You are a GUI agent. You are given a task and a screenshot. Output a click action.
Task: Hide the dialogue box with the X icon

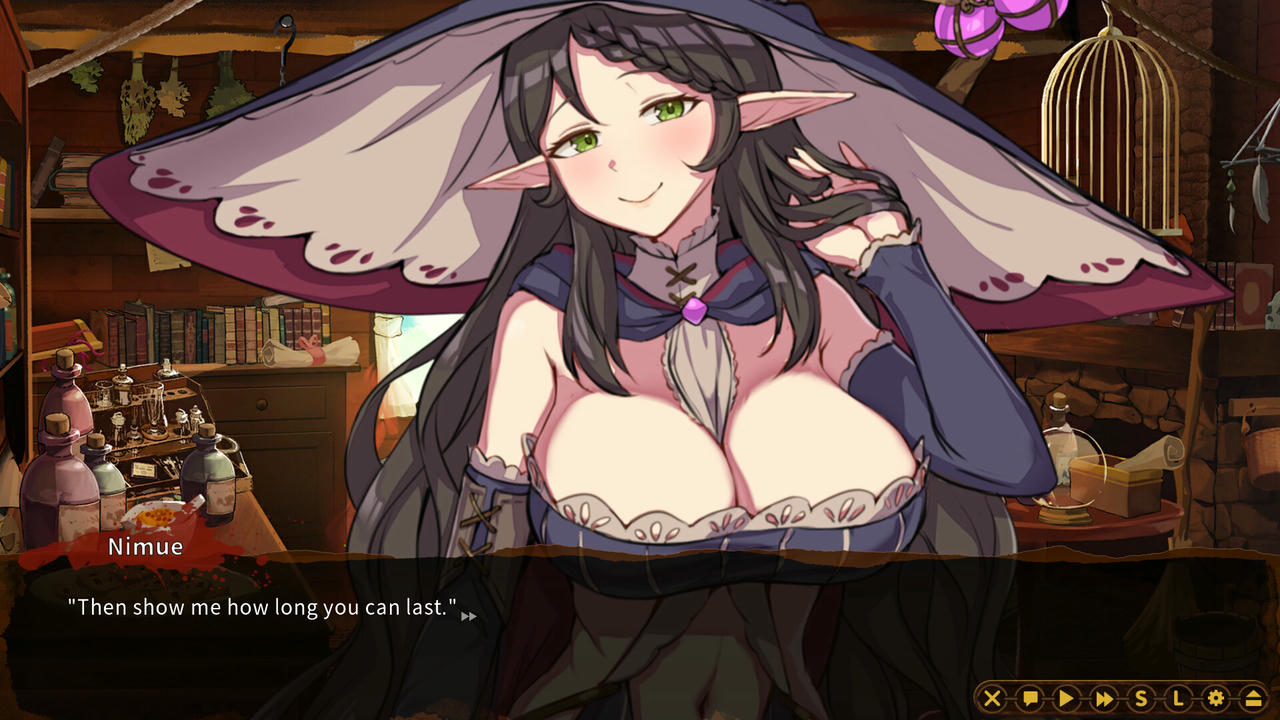[992, 698]
